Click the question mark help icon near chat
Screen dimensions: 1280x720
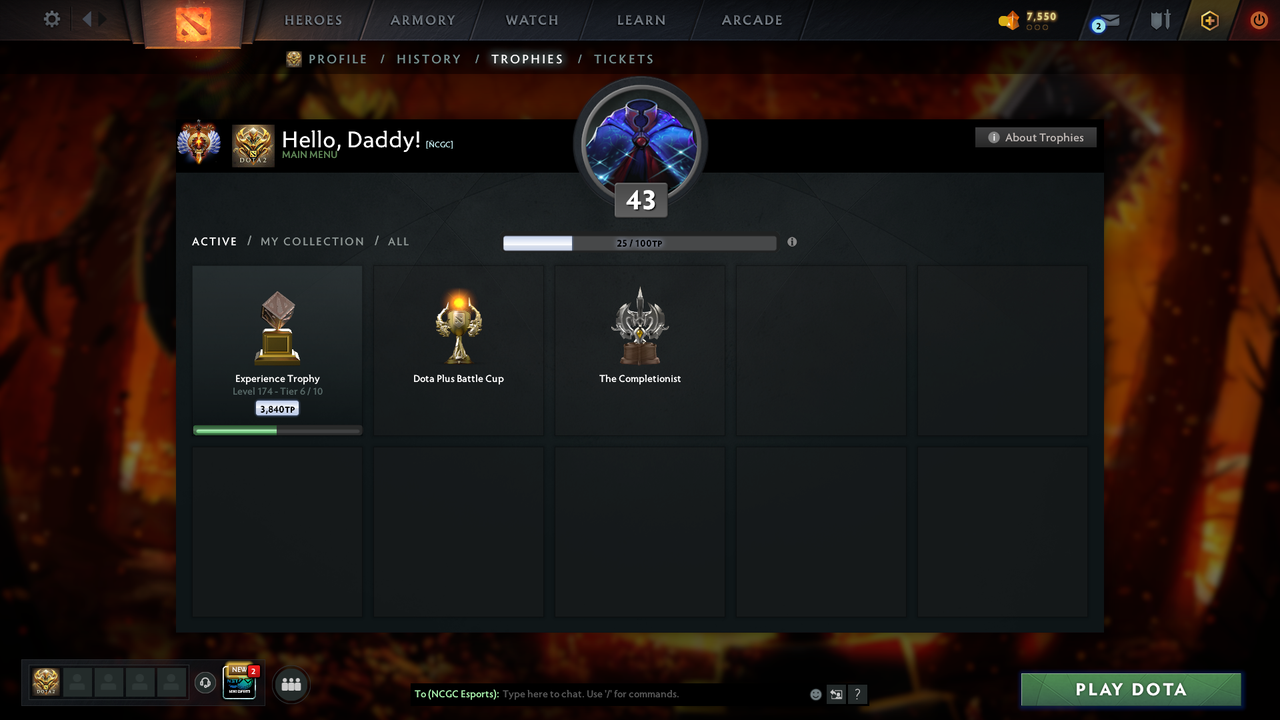pyautogui.click(x=857, y=694)
